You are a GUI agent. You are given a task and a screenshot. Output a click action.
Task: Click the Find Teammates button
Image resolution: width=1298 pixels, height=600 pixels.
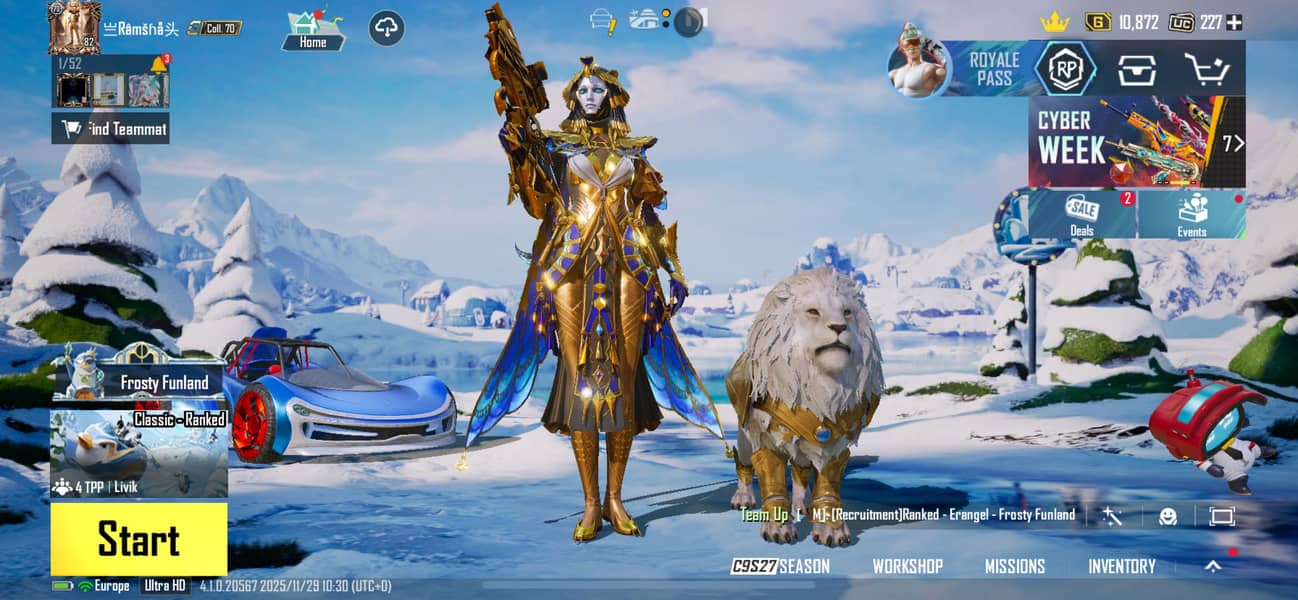(110, 128)
